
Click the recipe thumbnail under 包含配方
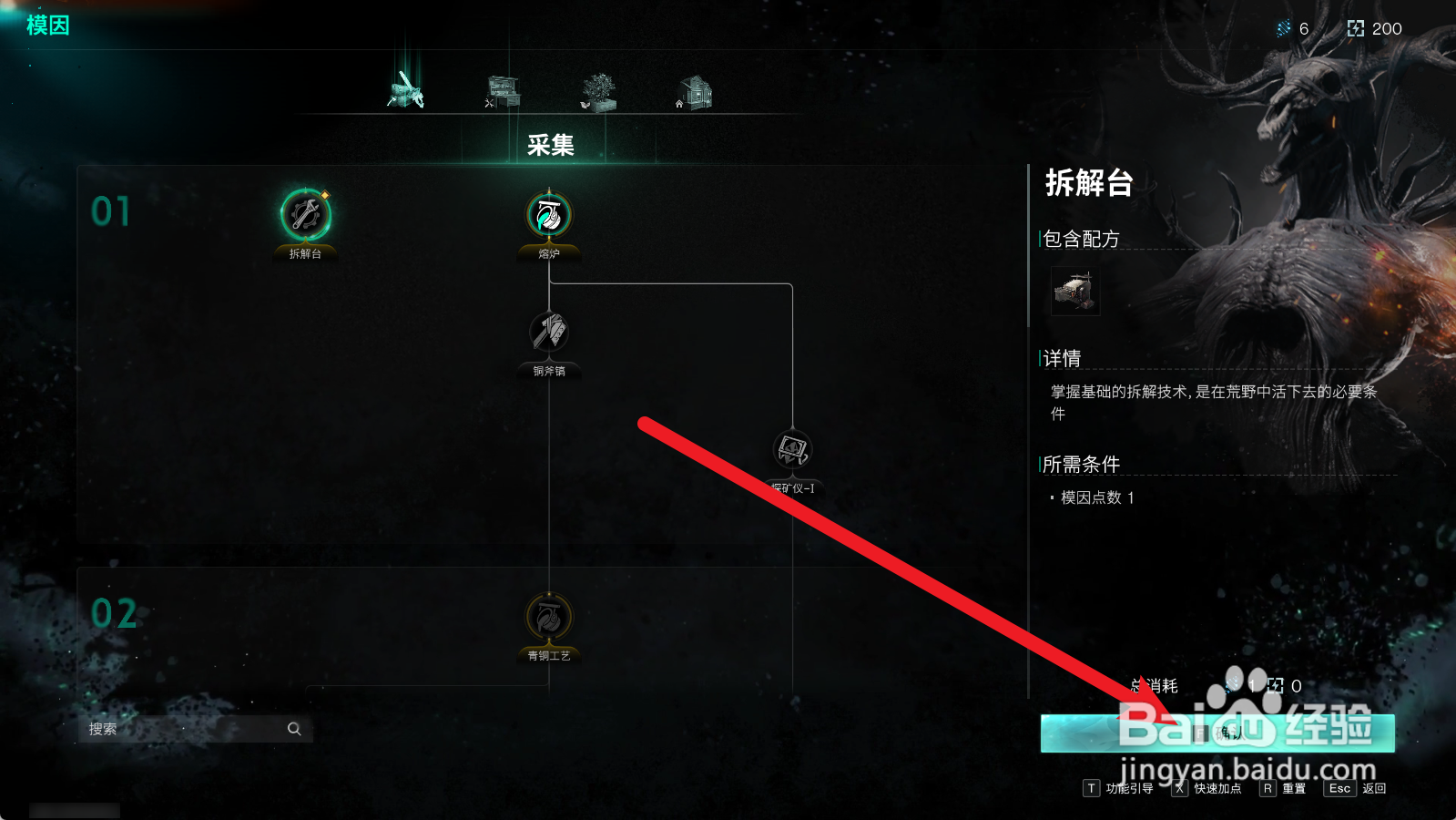(x=1074, y=292)
